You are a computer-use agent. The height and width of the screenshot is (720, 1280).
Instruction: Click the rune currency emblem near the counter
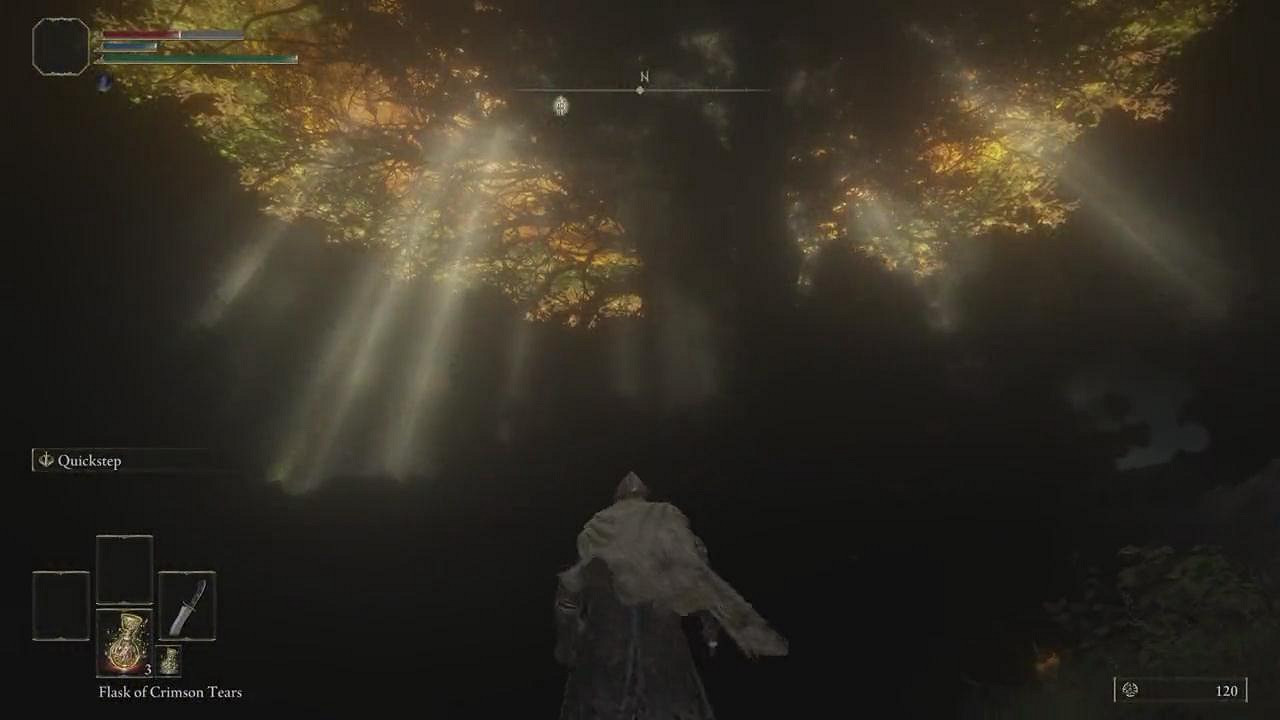(x=1129, y=690)
